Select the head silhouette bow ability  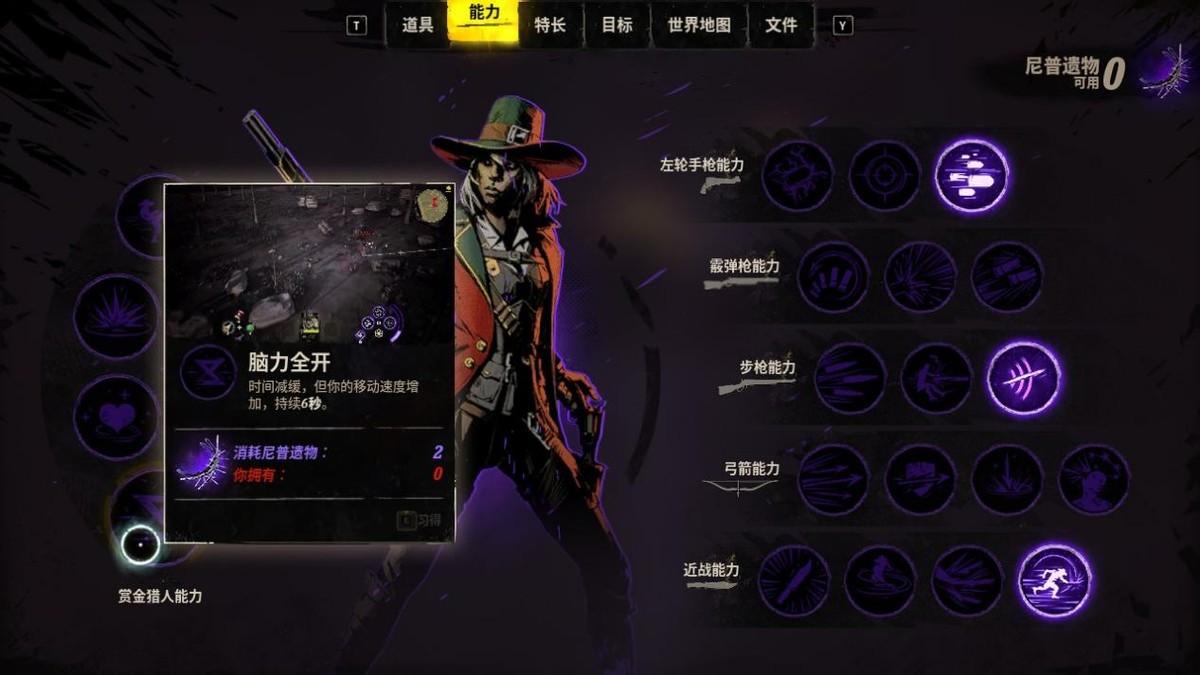[x=1094, y=480]
